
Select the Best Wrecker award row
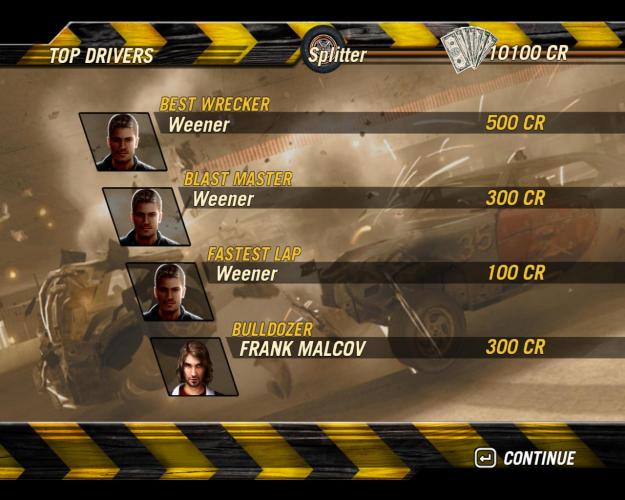[x=390, y=124]
